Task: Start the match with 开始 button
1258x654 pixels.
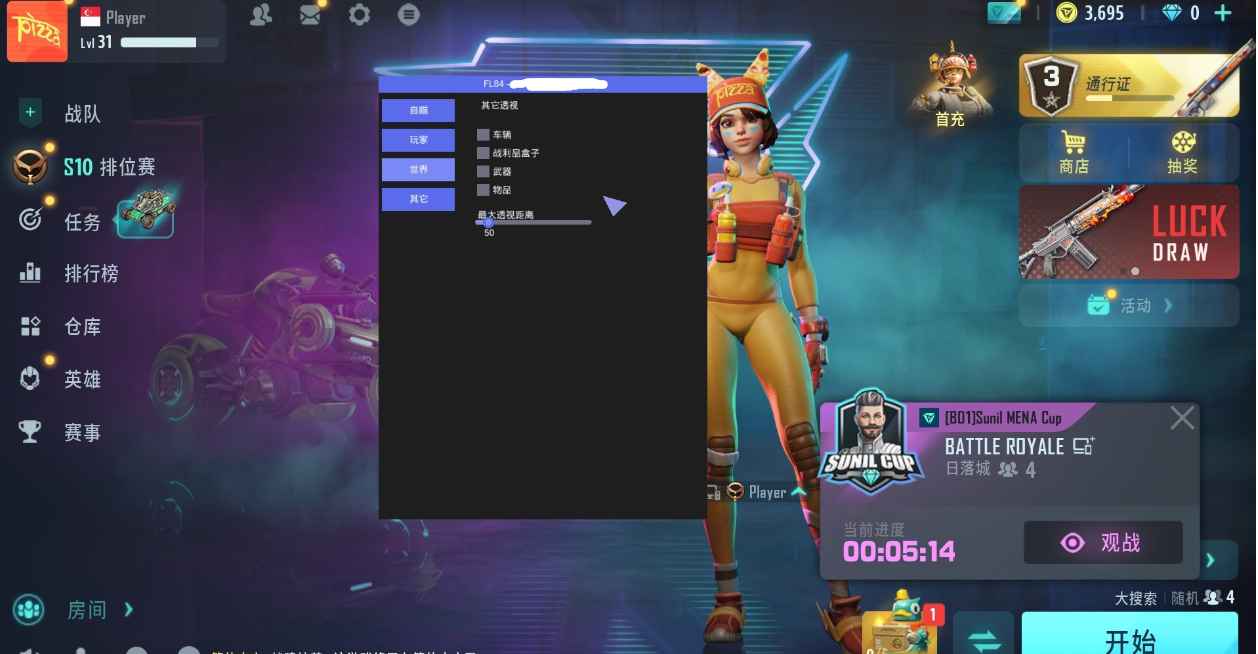Action: tap(1130, 638)
